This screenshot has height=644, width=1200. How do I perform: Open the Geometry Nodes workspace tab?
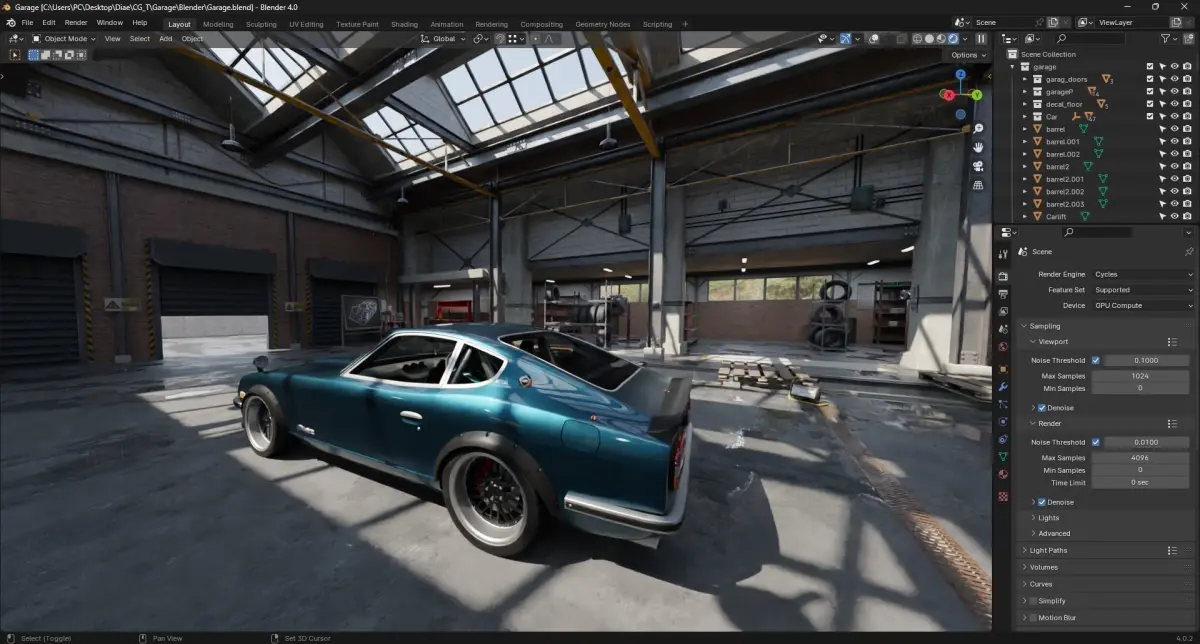[x=603, y=24]
